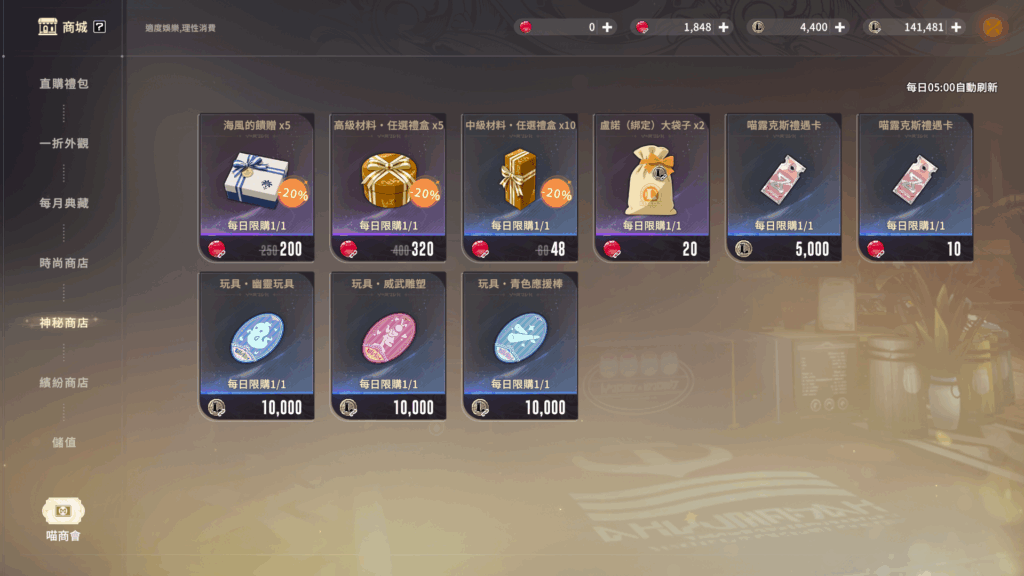
Task: Select the 中級材料·任選禮盒 x10 item
Action: (520, 187)
